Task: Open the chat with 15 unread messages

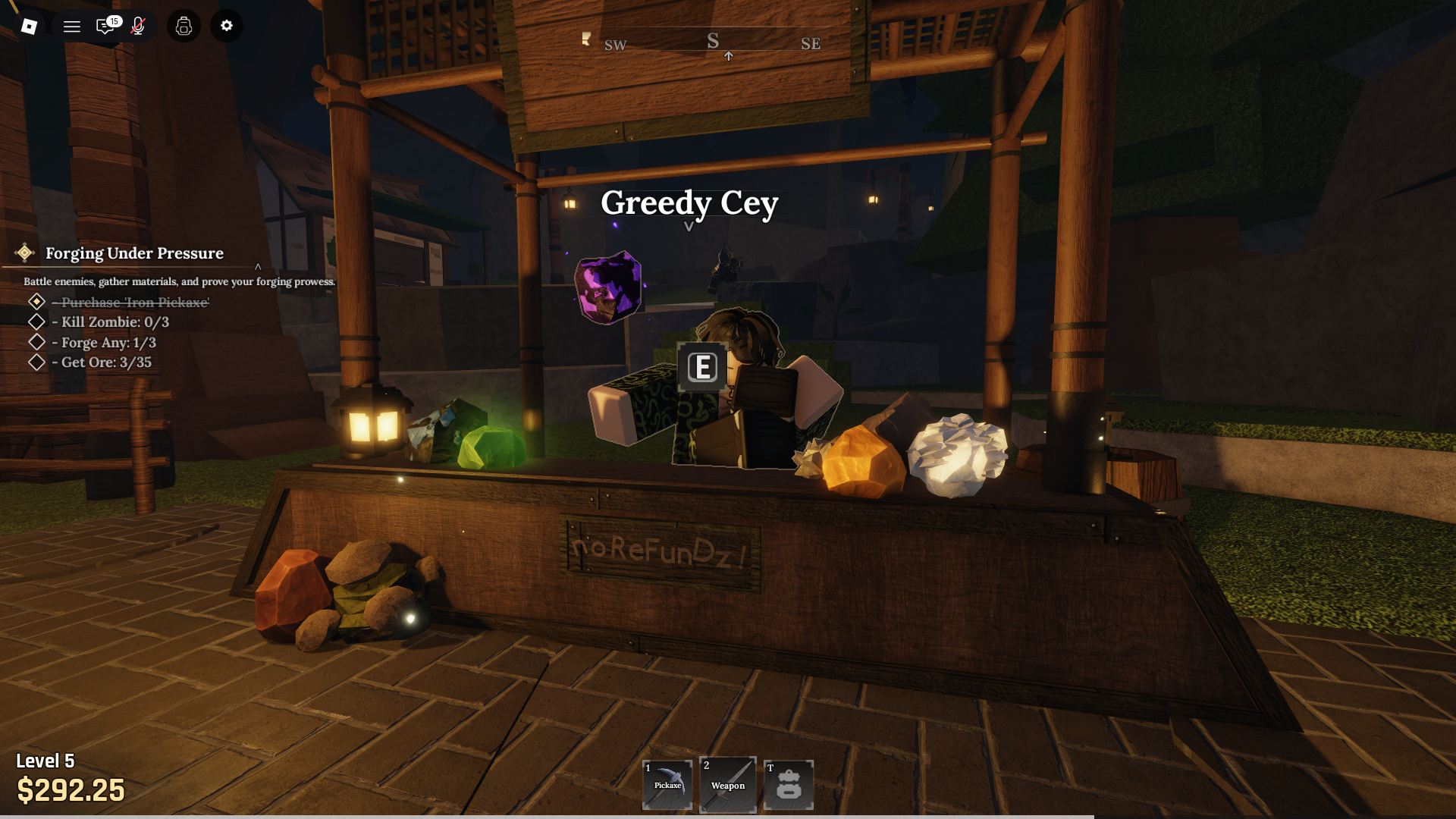Action: 105,27
